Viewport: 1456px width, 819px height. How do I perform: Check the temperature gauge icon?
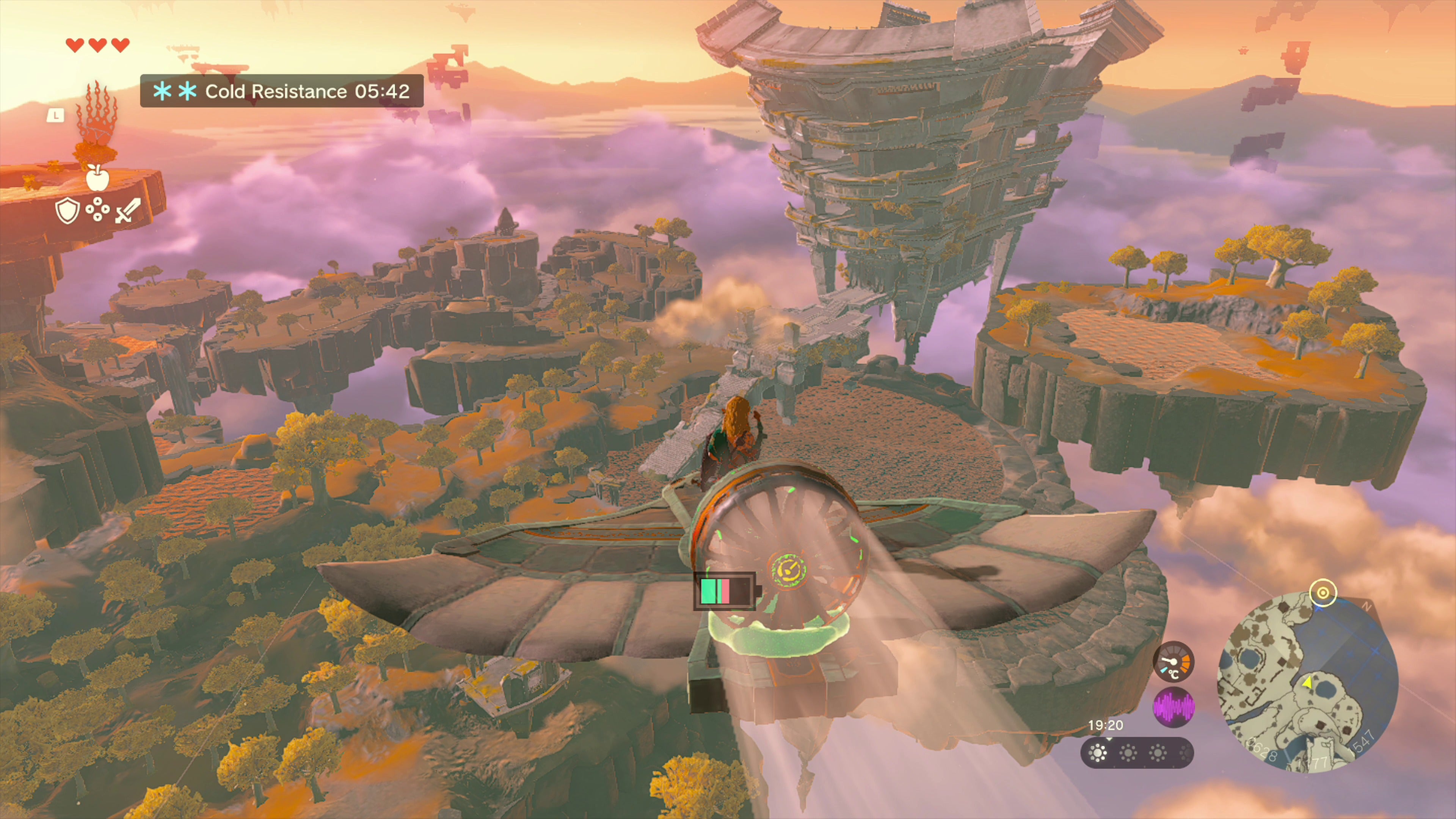pyautogui.click(x=1174, y=662)
